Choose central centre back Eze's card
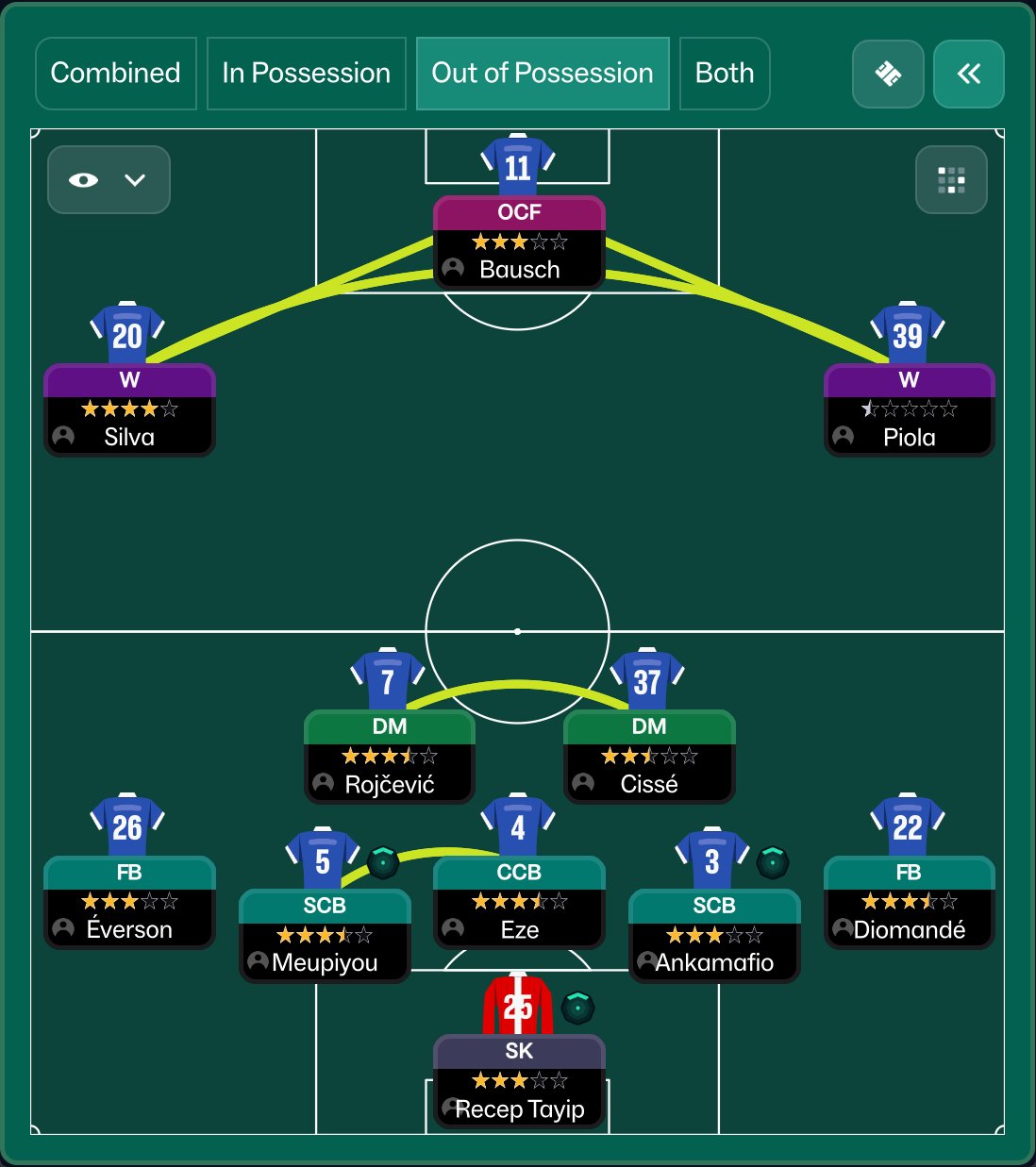Image resolution: width=1036 pixels, height=1167 pixels. 519,902
